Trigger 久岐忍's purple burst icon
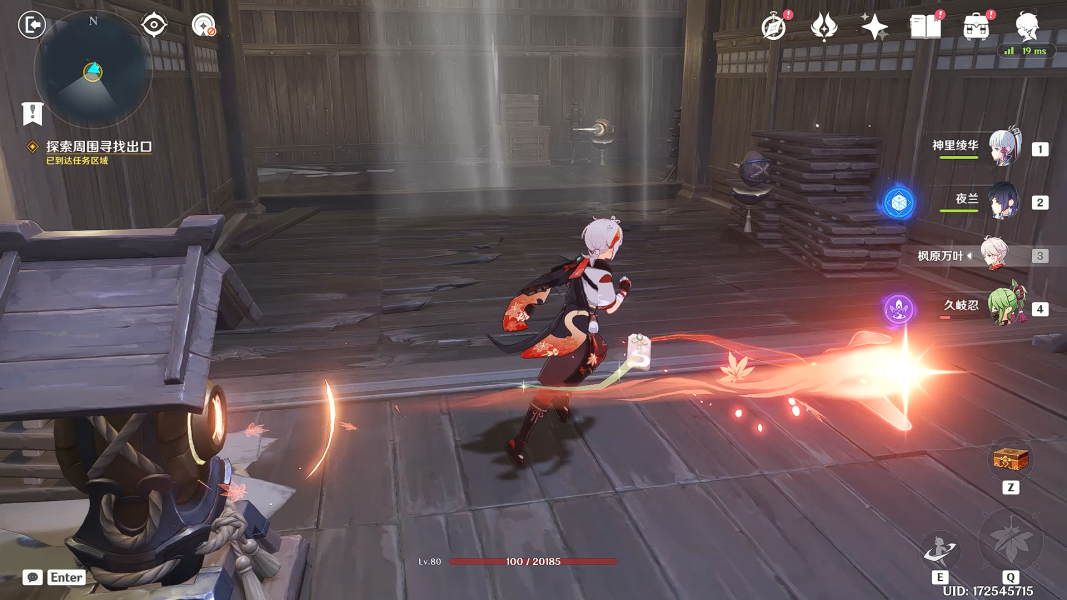Screen dimensions: 1067x600 coord(898,308)
